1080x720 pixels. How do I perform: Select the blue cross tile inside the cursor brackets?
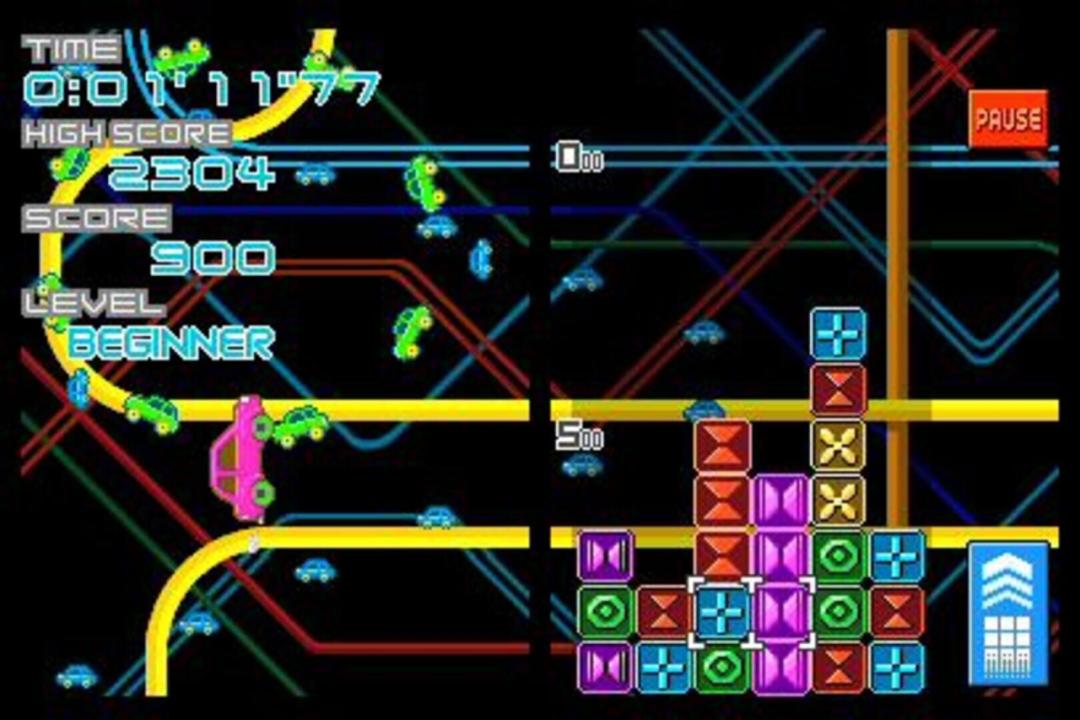(721, 611)
